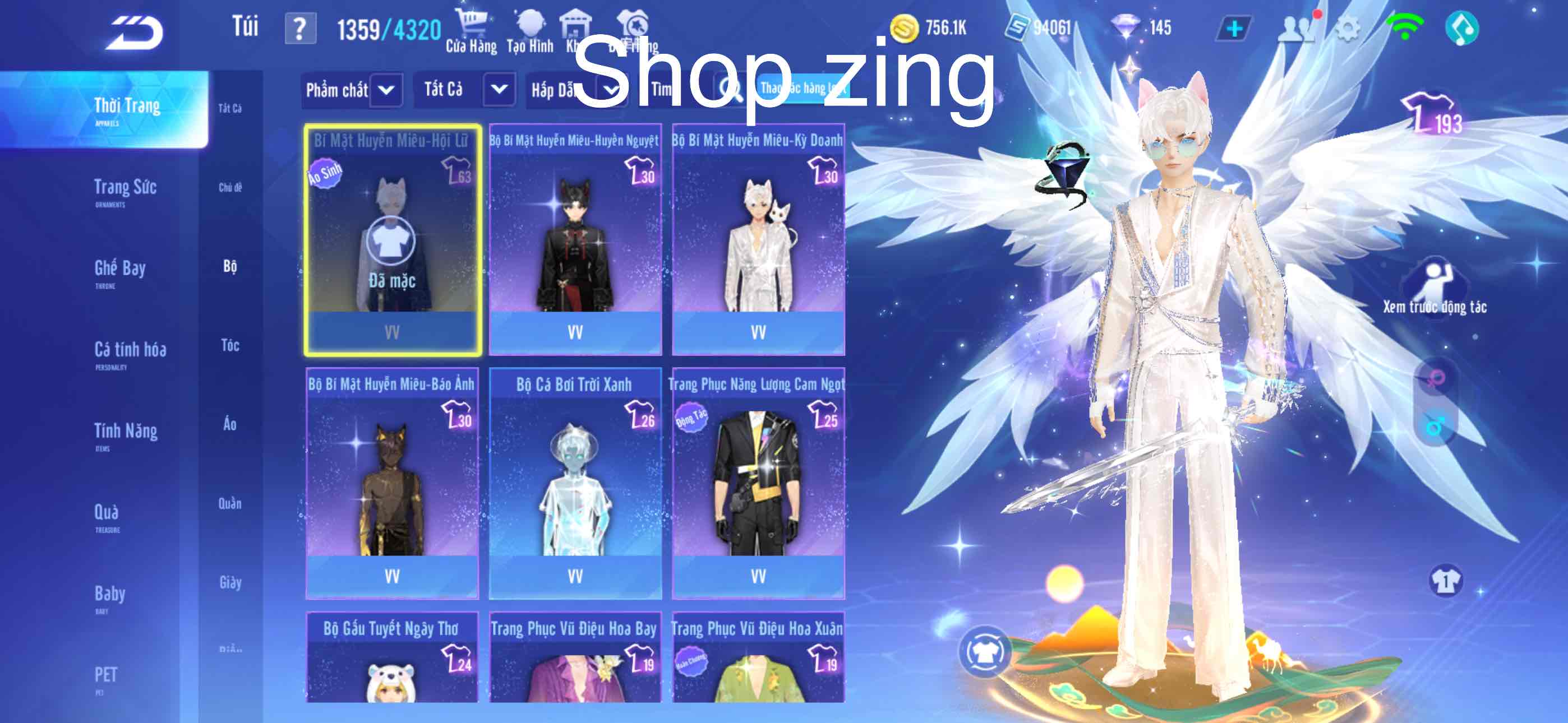Open the Cá tính hóa category

pos(130,353)
